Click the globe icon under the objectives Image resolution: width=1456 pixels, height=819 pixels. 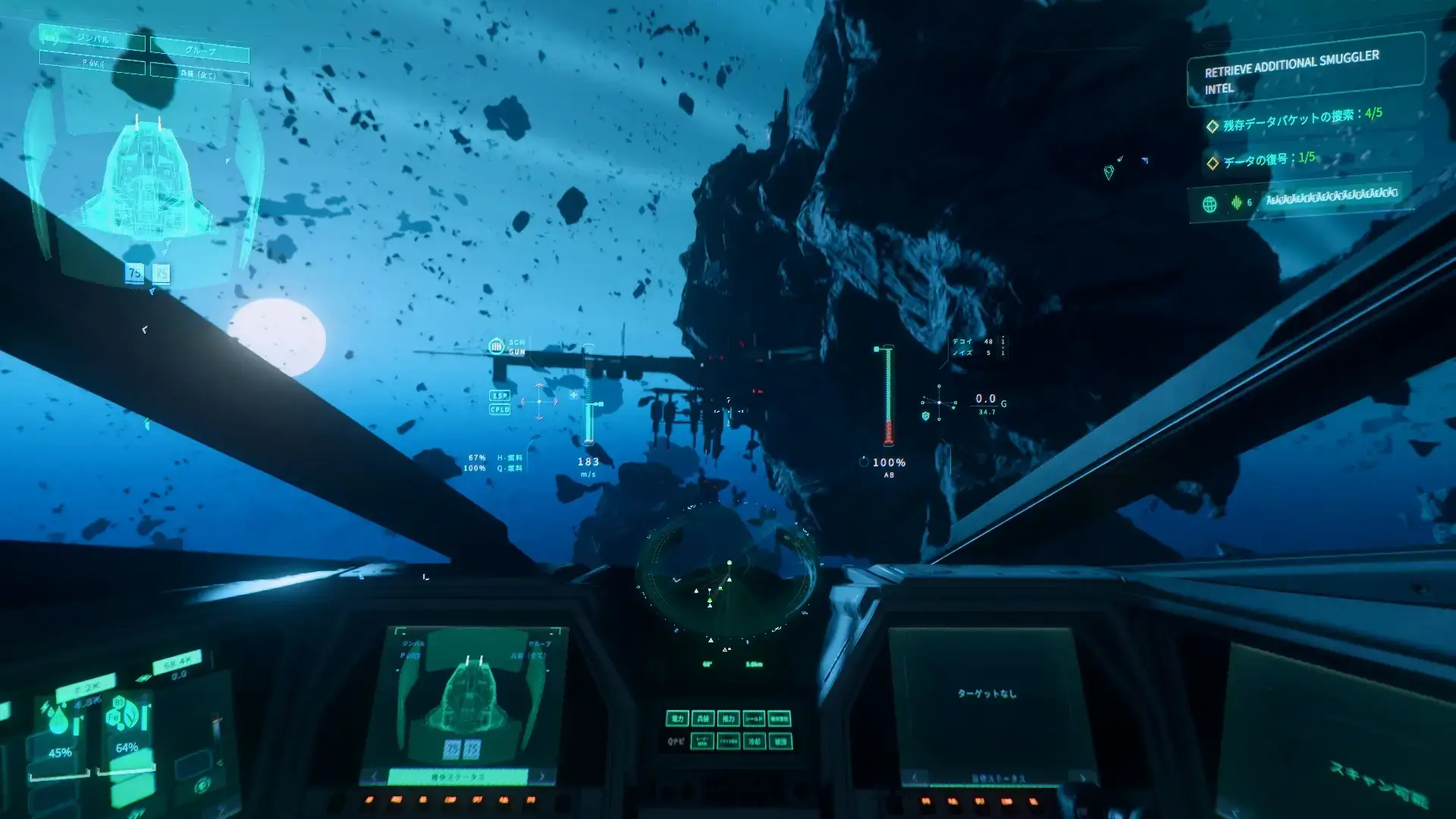tap(1210, 204)
